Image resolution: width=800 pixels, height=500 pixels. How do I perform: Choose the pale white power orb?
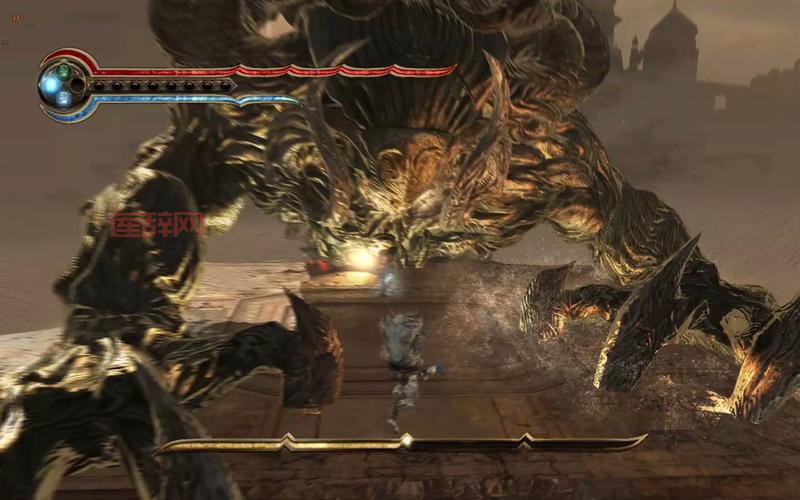coord(64,99)
